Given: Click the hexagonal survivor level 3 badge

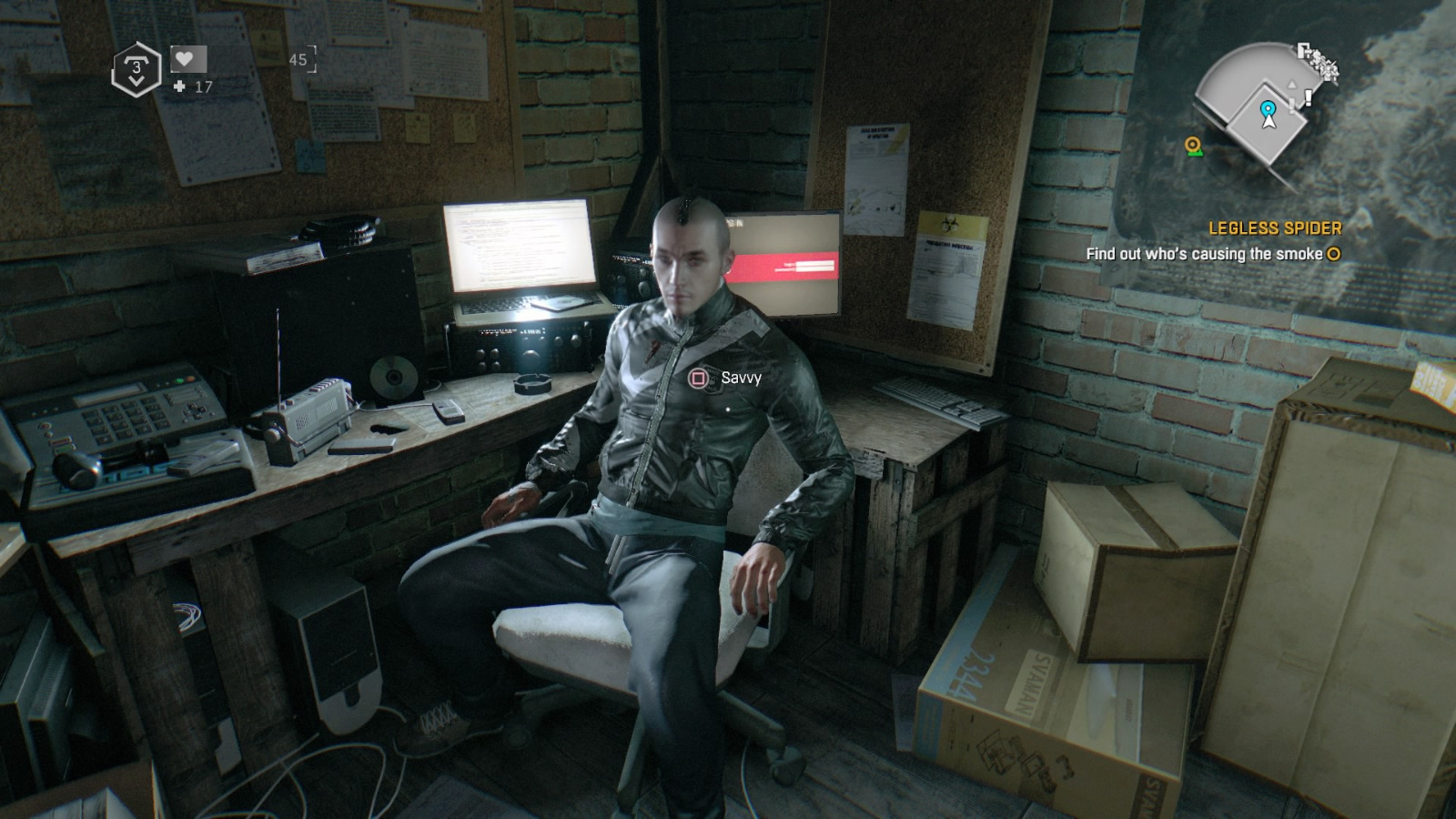Looking at the screenshot, I should pyautogui.click(x=136, y=66).
